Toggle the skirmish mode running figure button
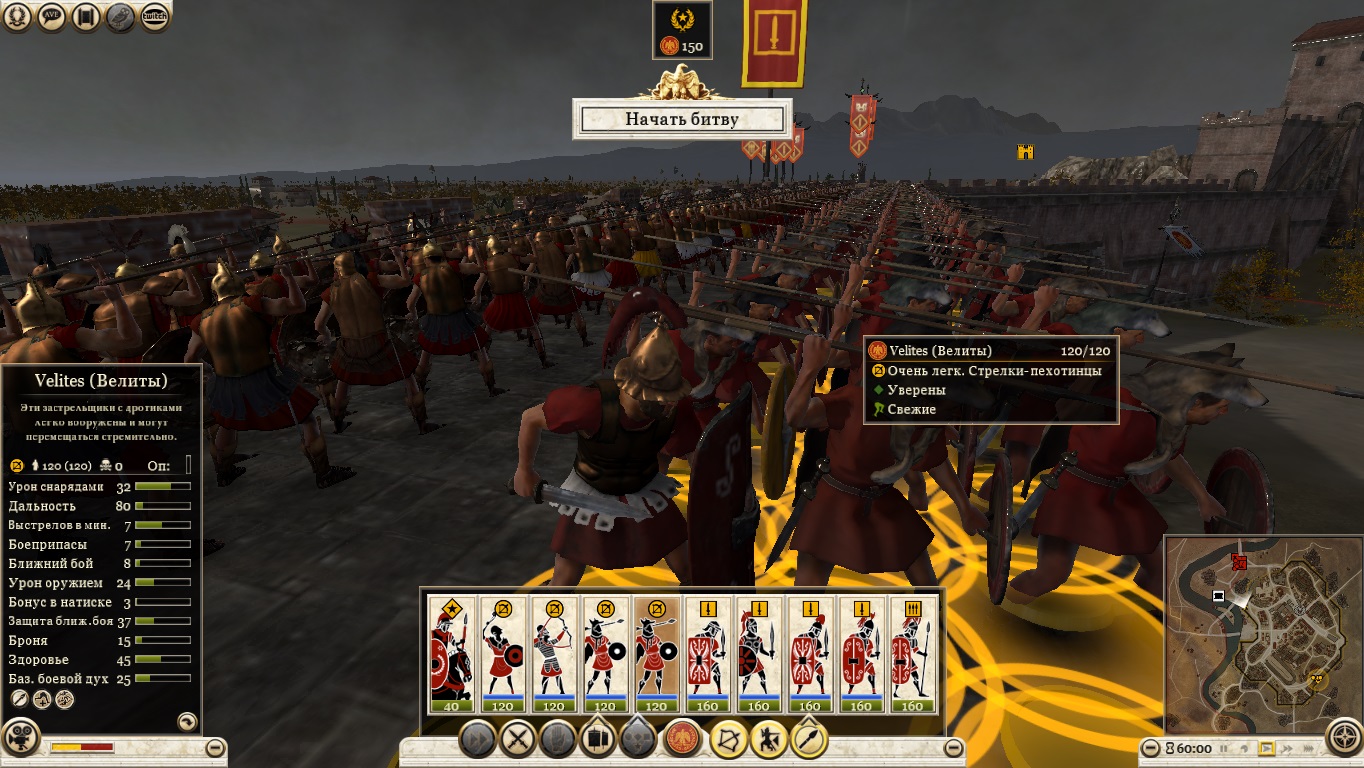The image size is (1364, 768). click(768, 740)
